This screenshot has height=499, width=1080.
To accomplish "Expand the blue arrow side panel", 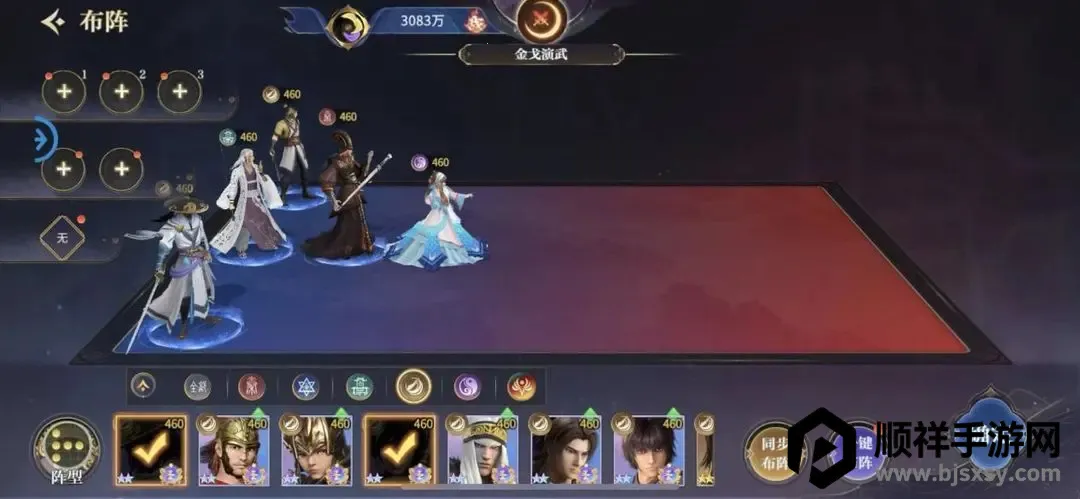I will click(x=45, y=139).
